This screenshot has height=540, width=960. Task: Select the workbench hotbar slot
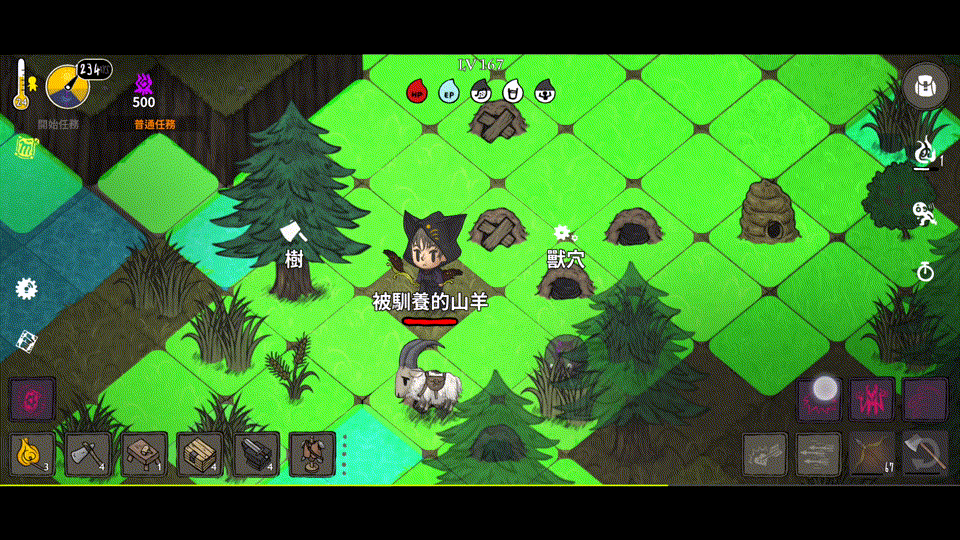point(144,455)
